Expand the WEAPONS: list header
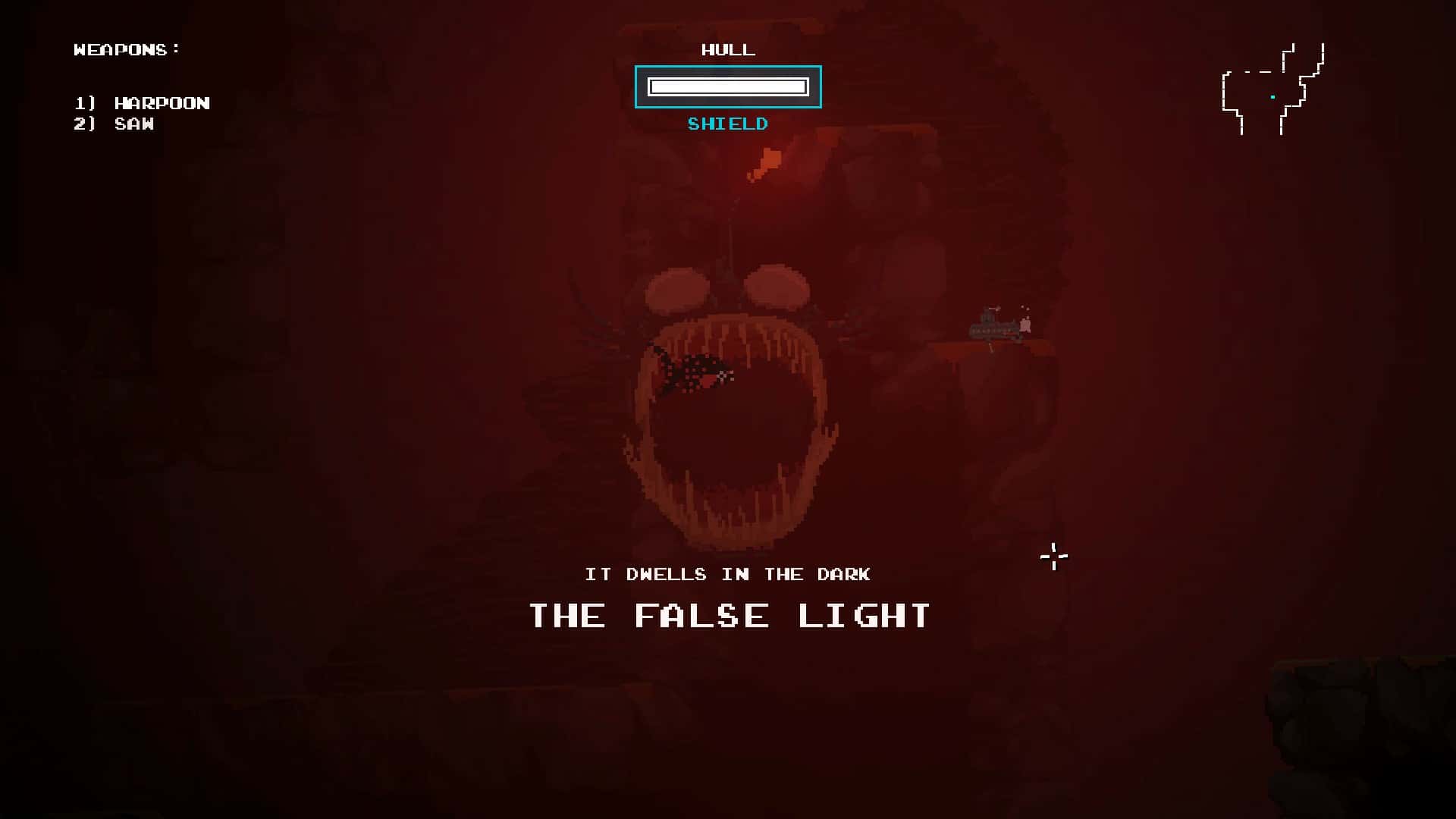The height and width of the screenshot is (819, 1456). point(125,49)
